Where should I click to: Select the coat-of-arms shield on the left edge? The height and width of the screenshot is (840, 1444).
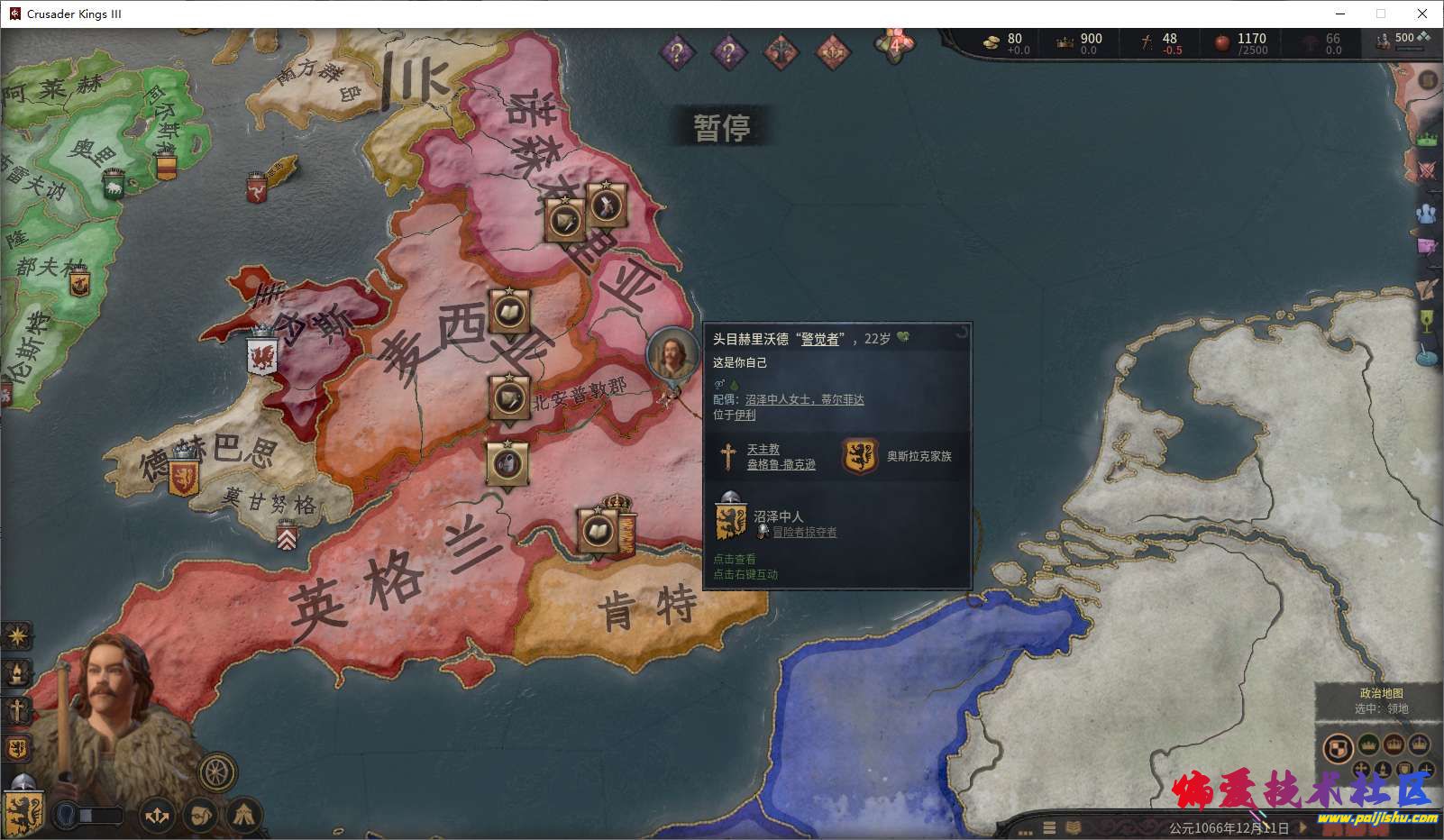pos(16,747)
